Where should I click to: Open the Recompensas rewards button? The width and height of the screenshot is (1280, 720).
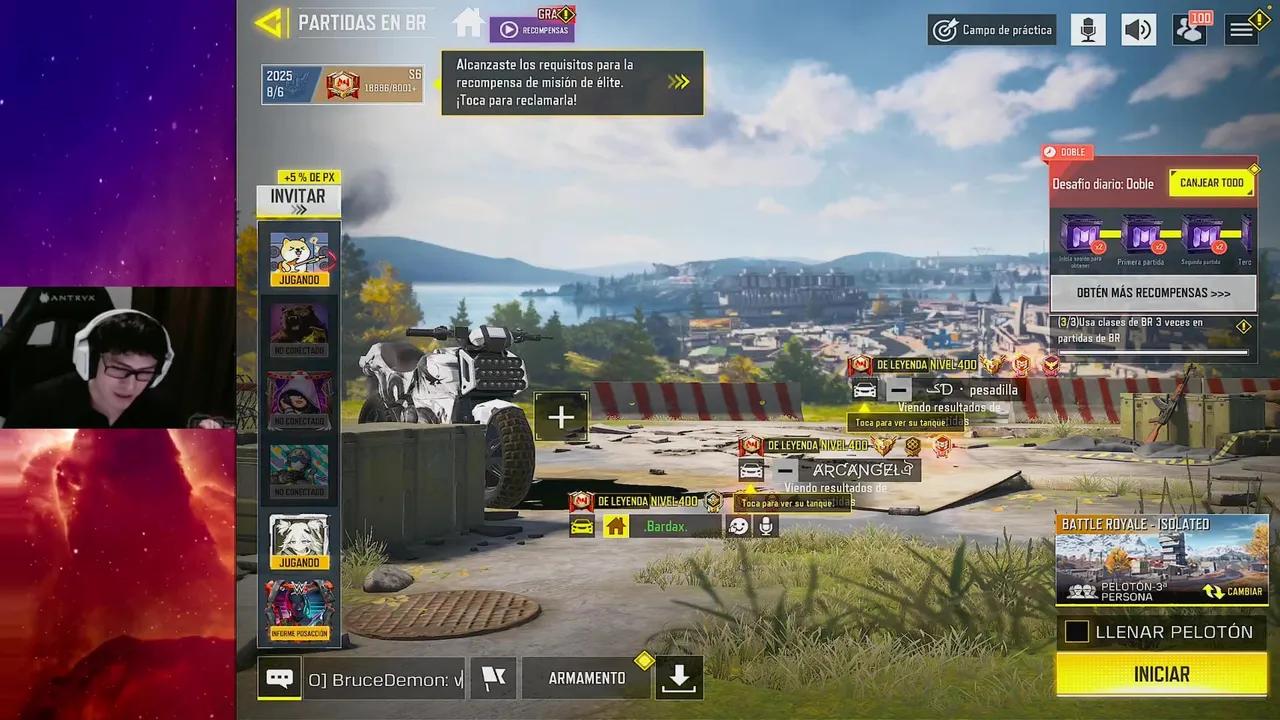pyautogui.click(x=532, y=29)
